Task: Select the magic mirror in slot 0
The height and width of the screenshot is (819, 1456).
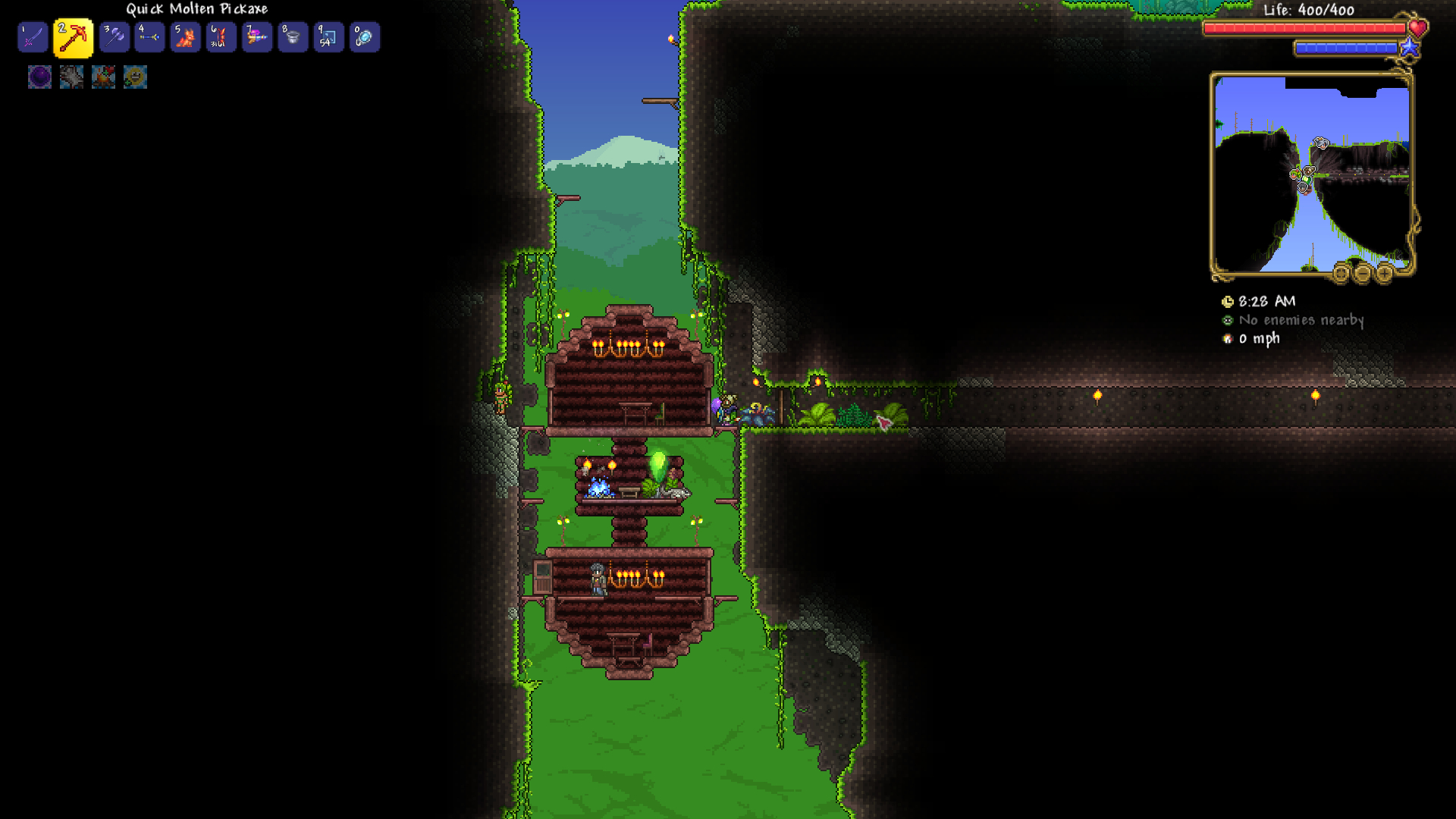Action: pyautogui.click(x=364, y=37)
